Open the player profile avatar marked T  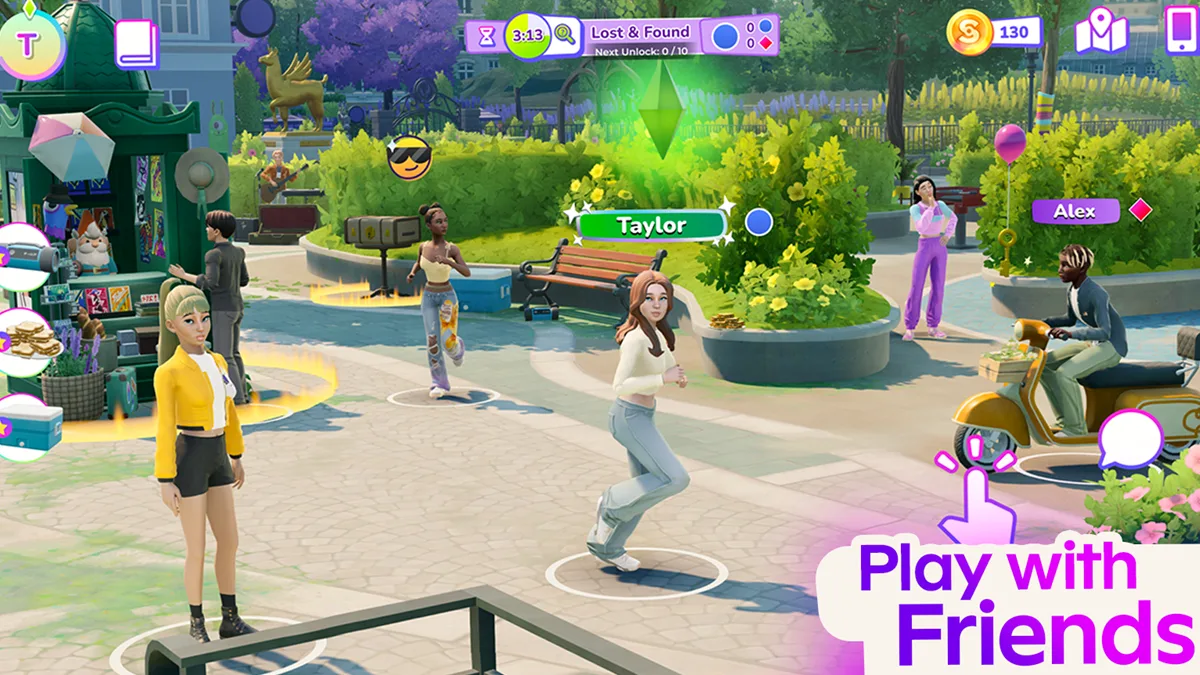tap(27, 42)
